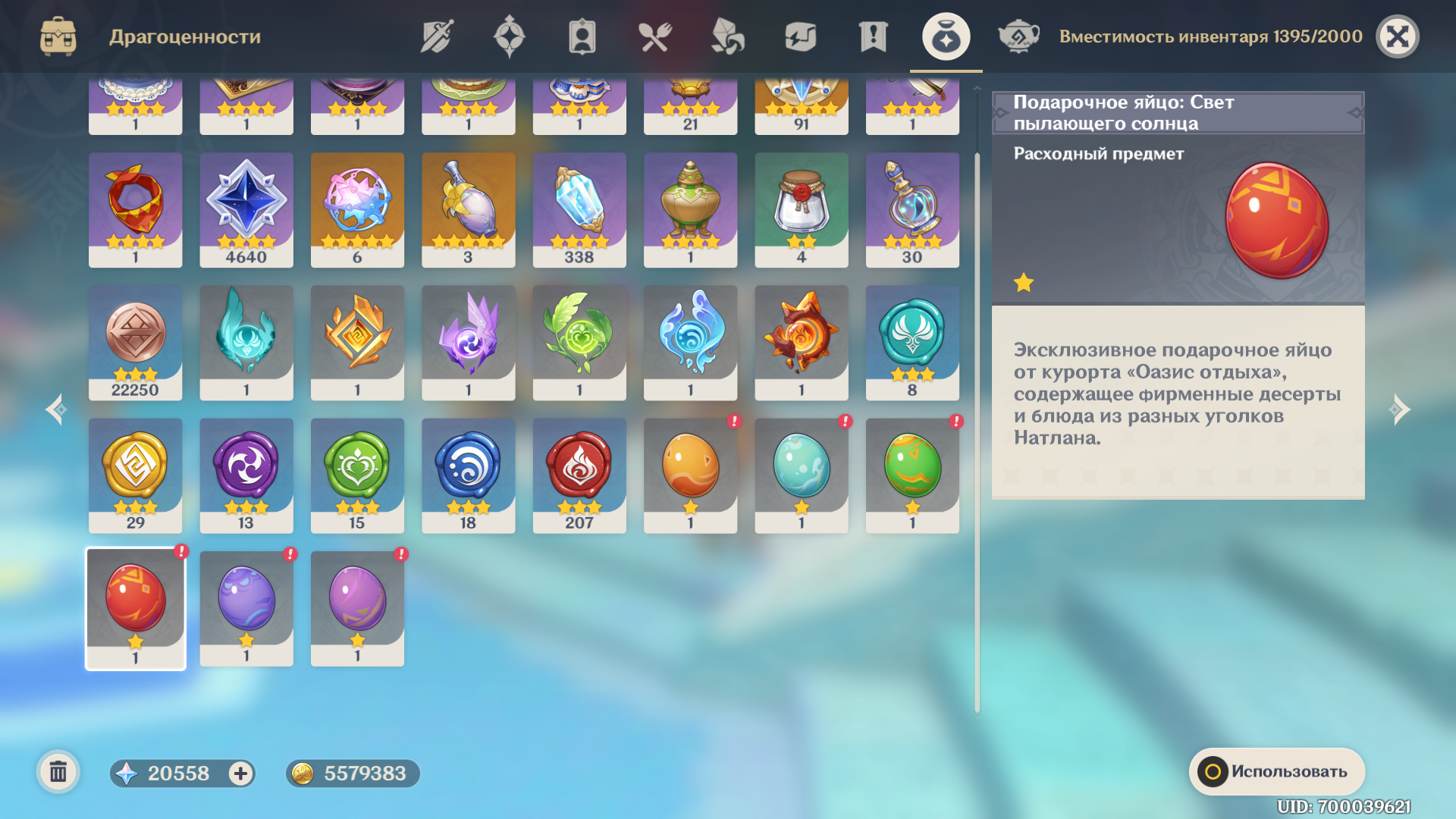Image resolution: width=1456 pixels, height=819 pixels.
Task: Add Primogems with the plus button
Action: (x=240, y=773)
